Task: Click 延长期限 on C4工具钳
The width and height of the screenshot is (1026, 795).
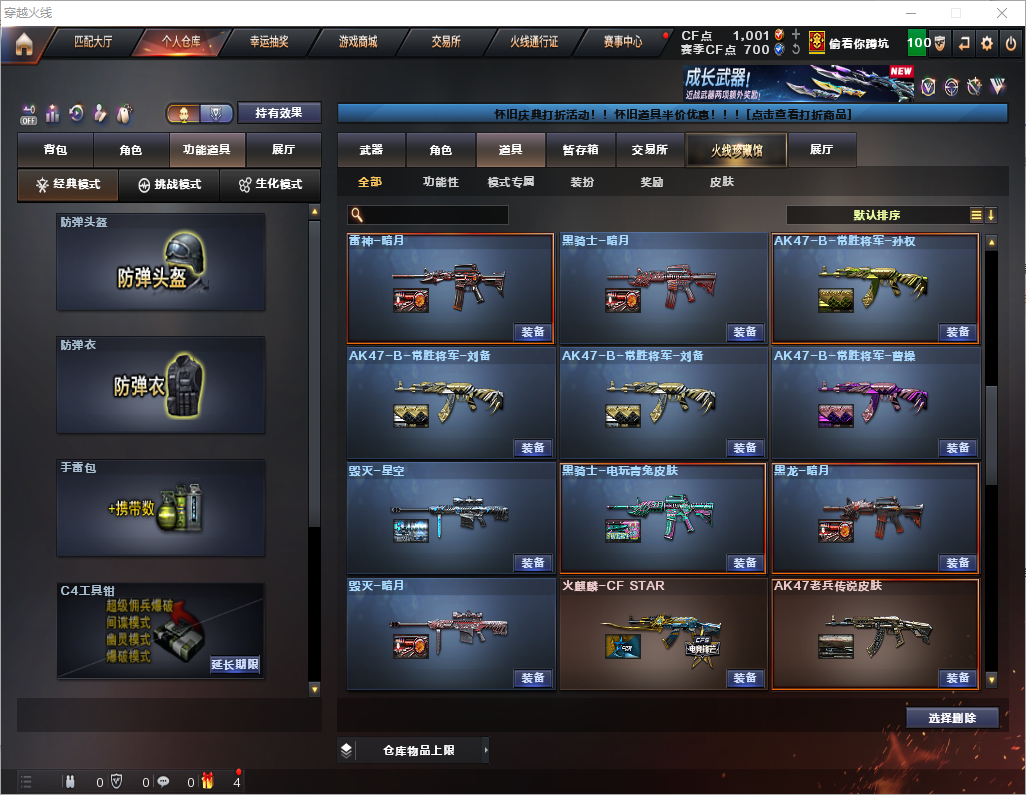Action: click(235, 664)
